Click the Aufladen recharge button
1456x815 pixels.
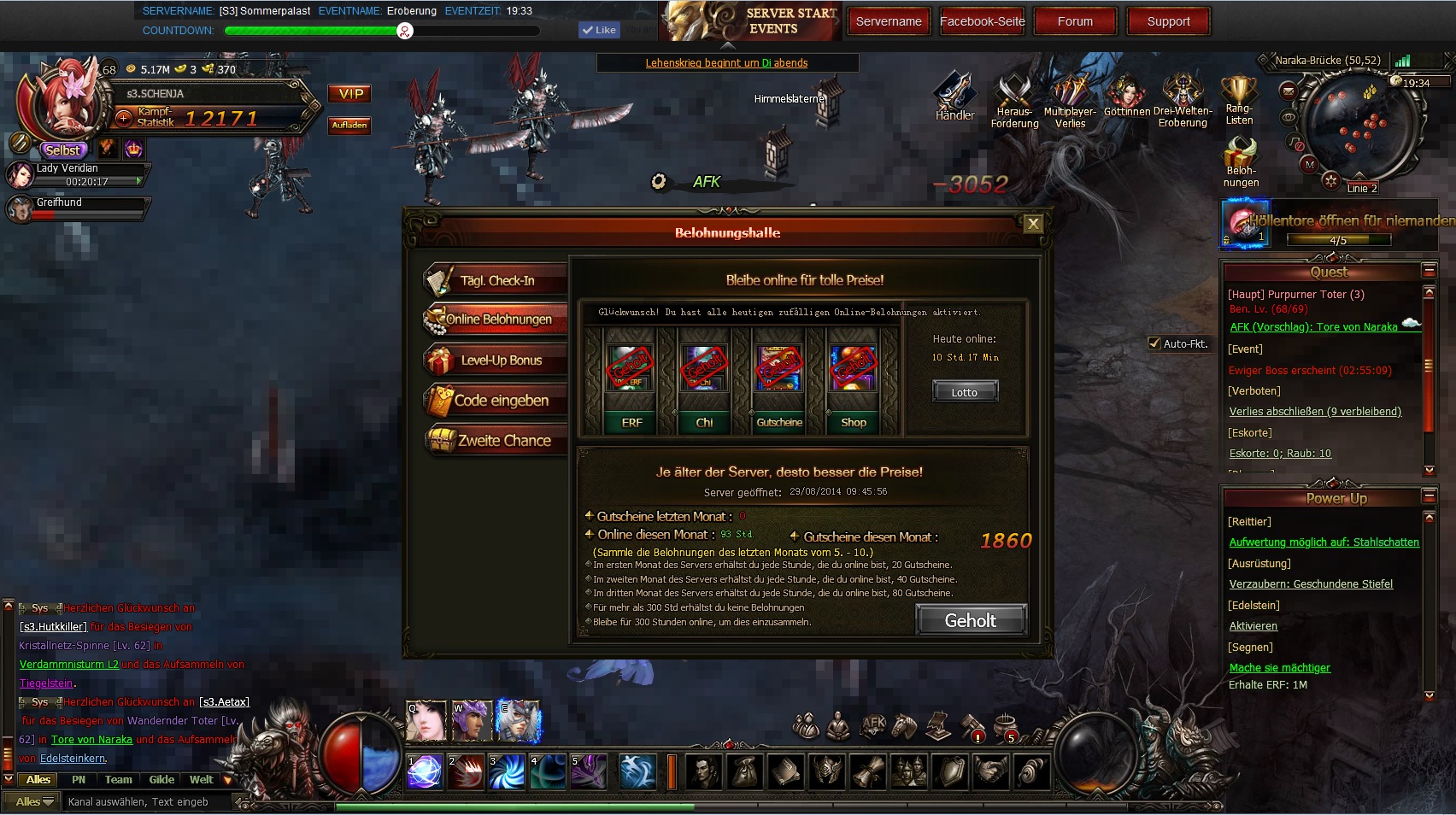[x=349, y=126]
